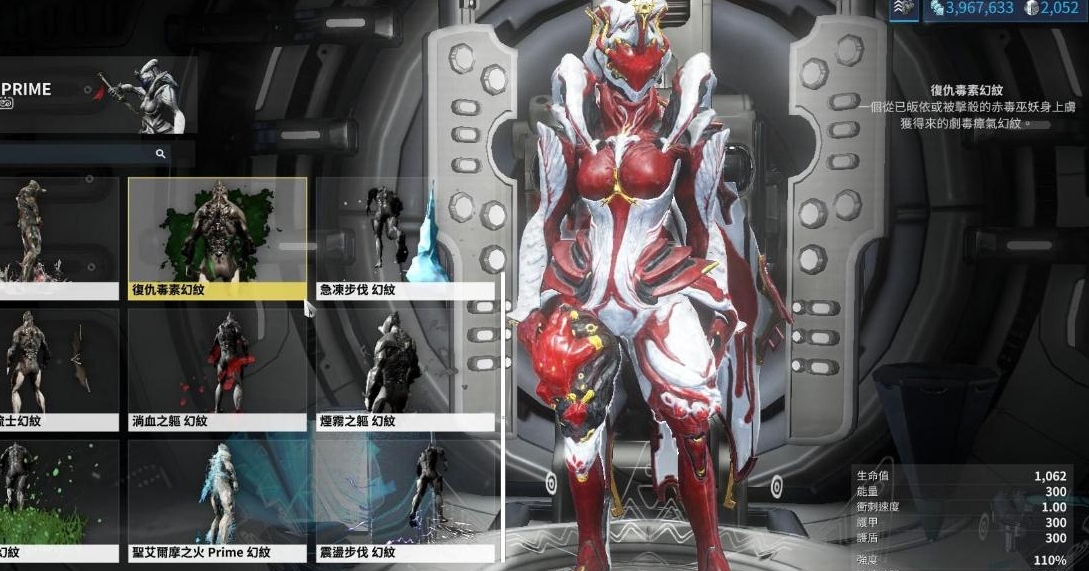This screenshot has width=1089, height=571.
Task: Choose the 震盪步伐 幻紋 ephemera
Action: [406, 500]
